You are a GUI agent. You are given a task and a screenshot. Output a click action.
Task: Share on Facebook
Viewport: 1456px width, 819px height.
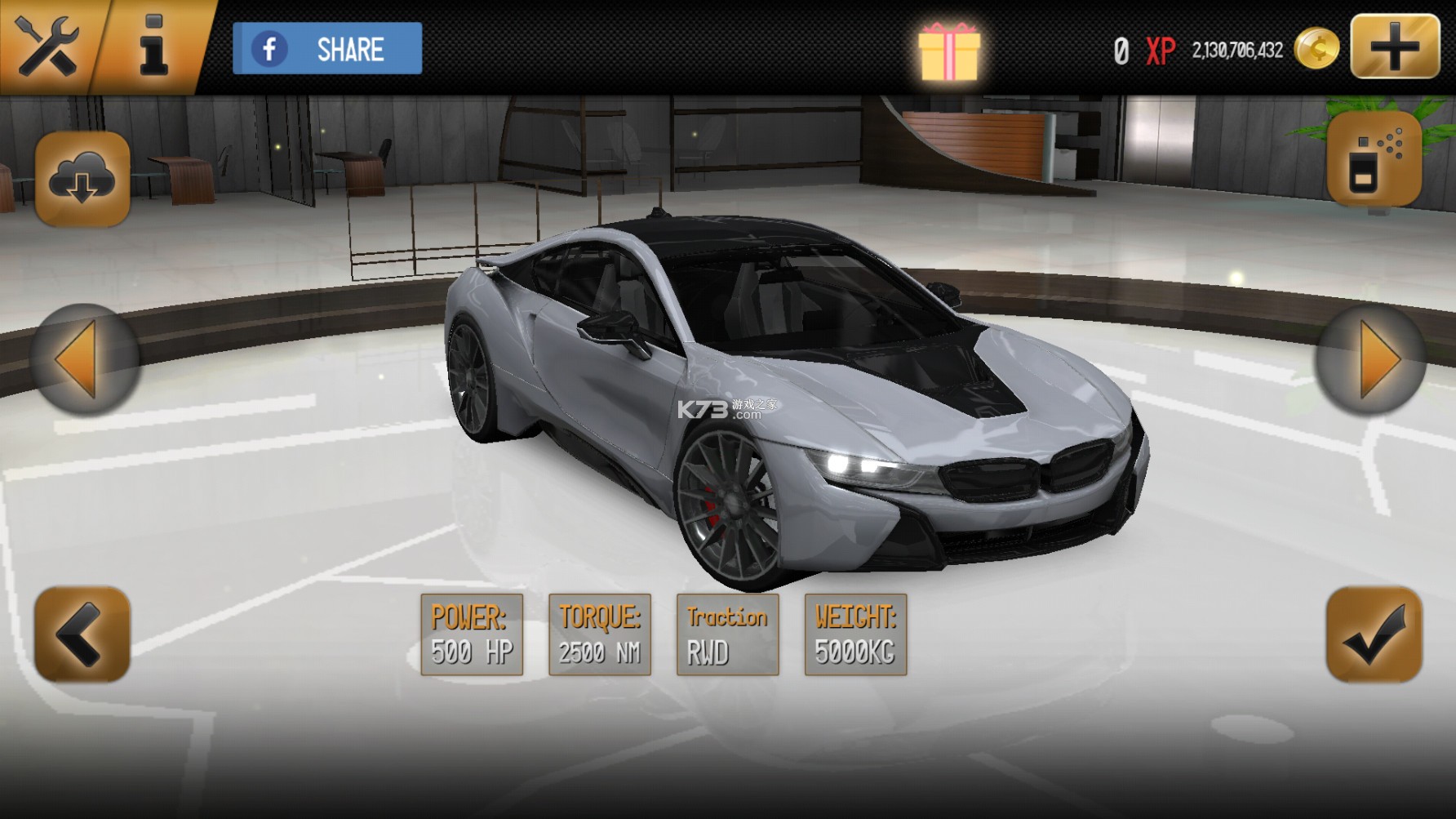point(327,49)
